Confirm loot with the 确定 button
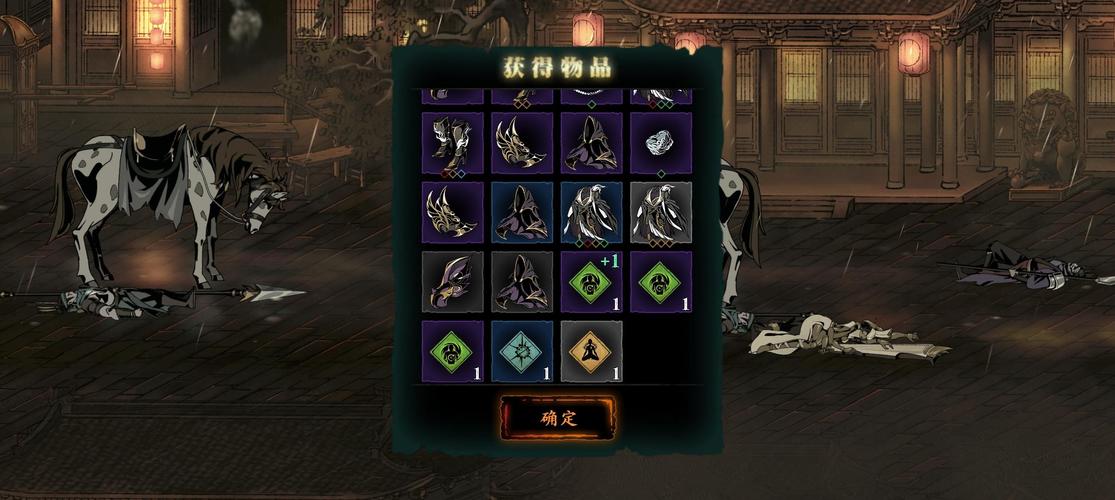1115x500 pixels. tap(558, 417)
